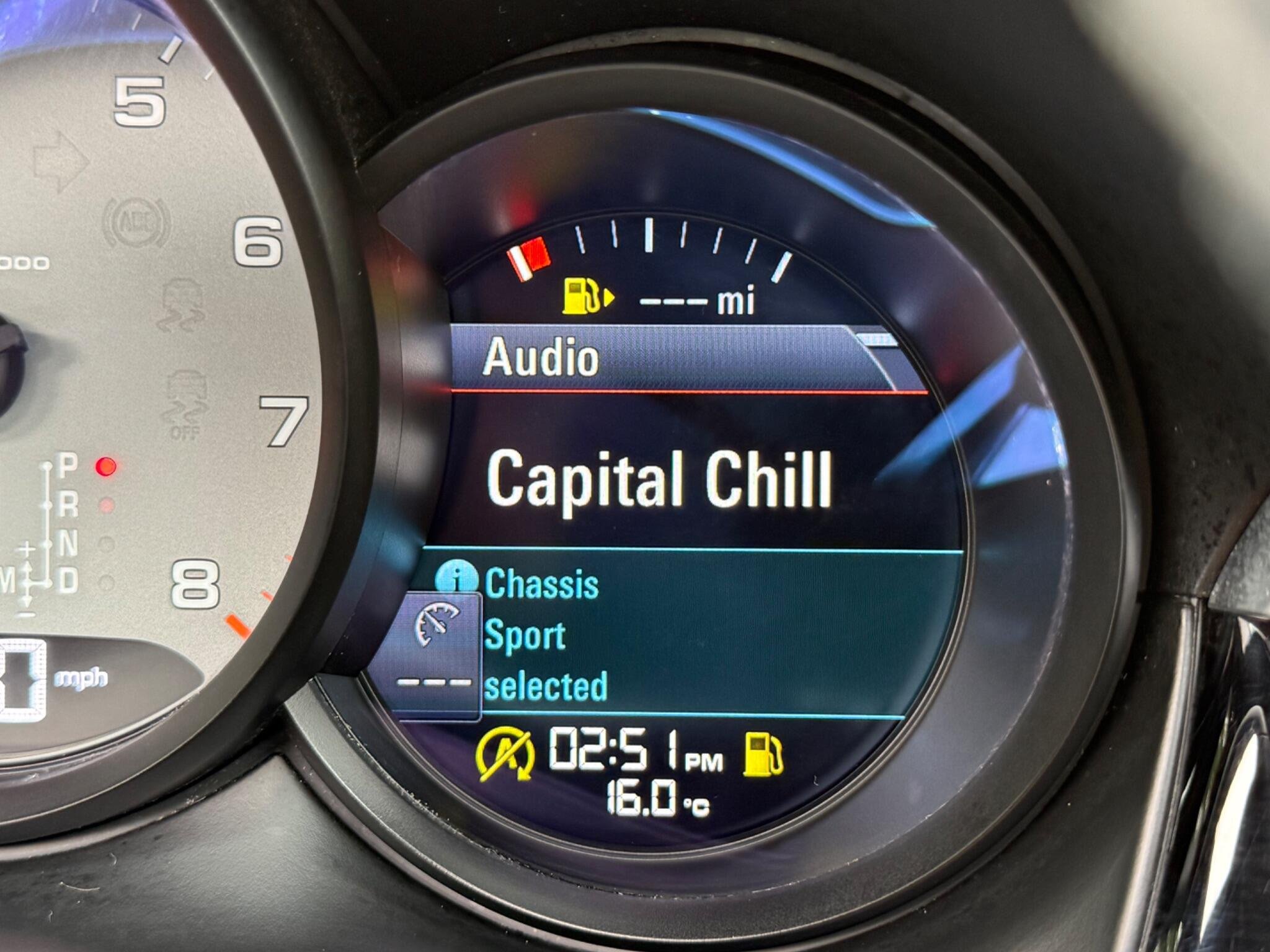Click the speed limit gauge tile
This screenshot has width=1270, height=952.
[x=435, y=654]
